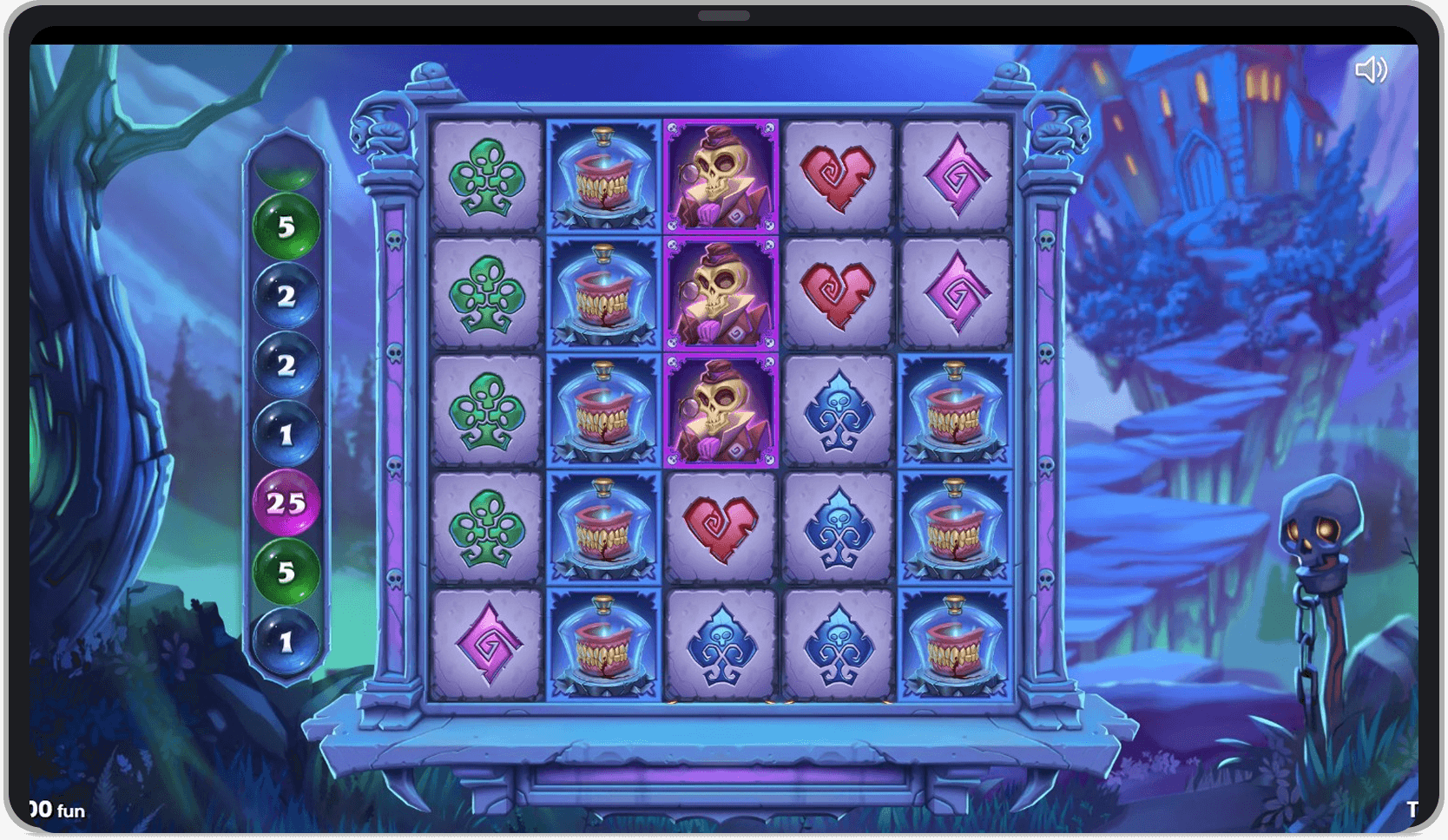The image size is (1448, 840).
Task: Click the green clover symbol on the top-left tile
Action: (486, 174)
